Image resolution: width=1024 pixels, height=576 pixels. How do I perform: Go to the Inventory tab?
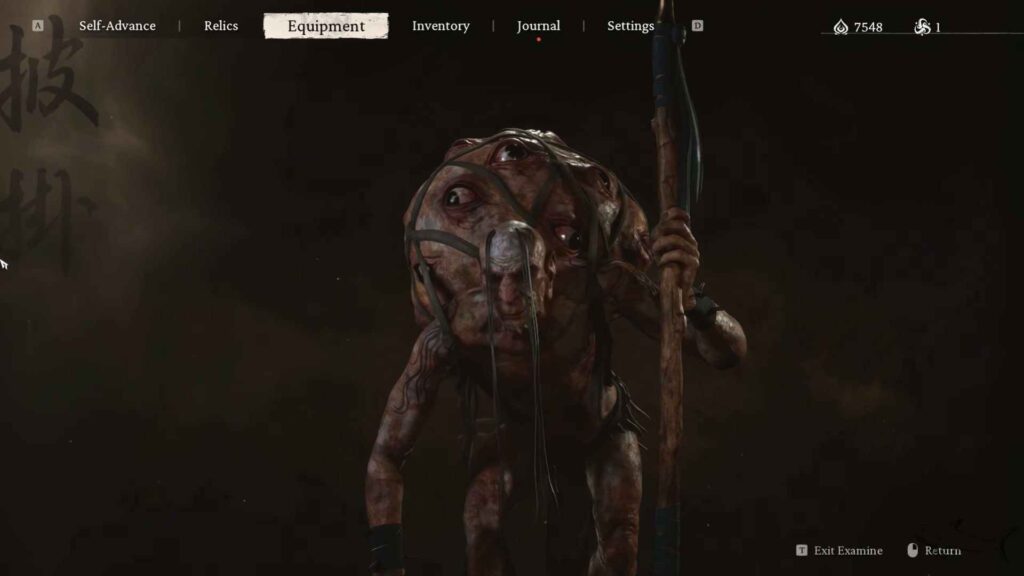click(440, 26)
